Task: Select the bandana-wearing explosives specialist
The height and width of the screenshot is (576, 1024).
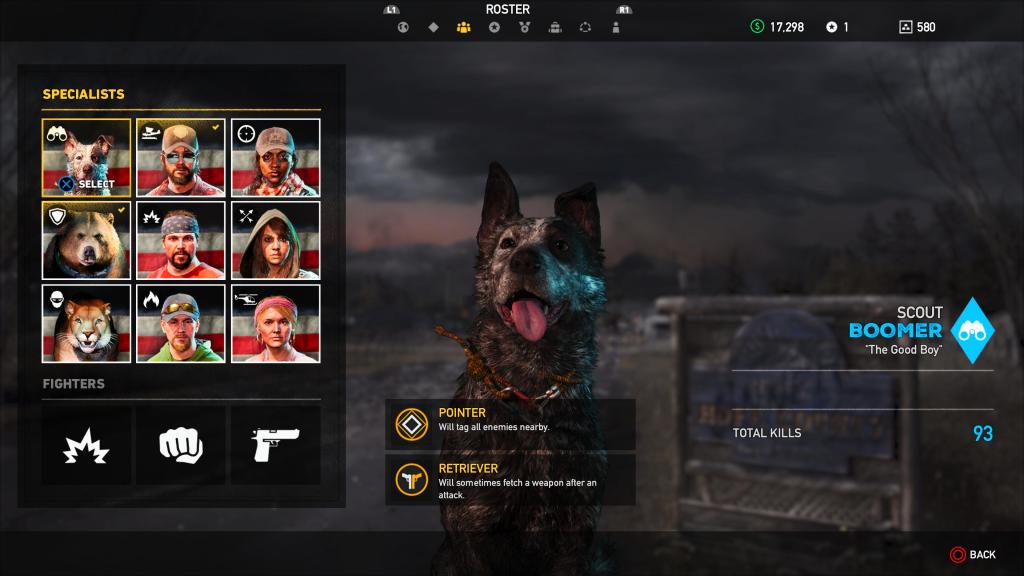Action: pyautogui.click(x=181, y=240)
